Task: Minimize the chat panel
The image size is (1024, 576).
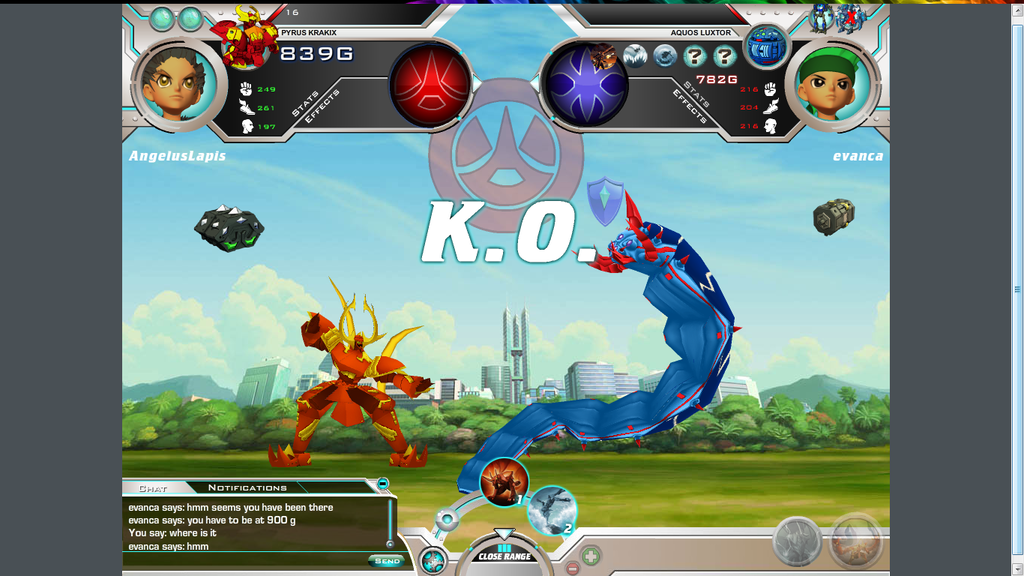Action: coord(383,484)
